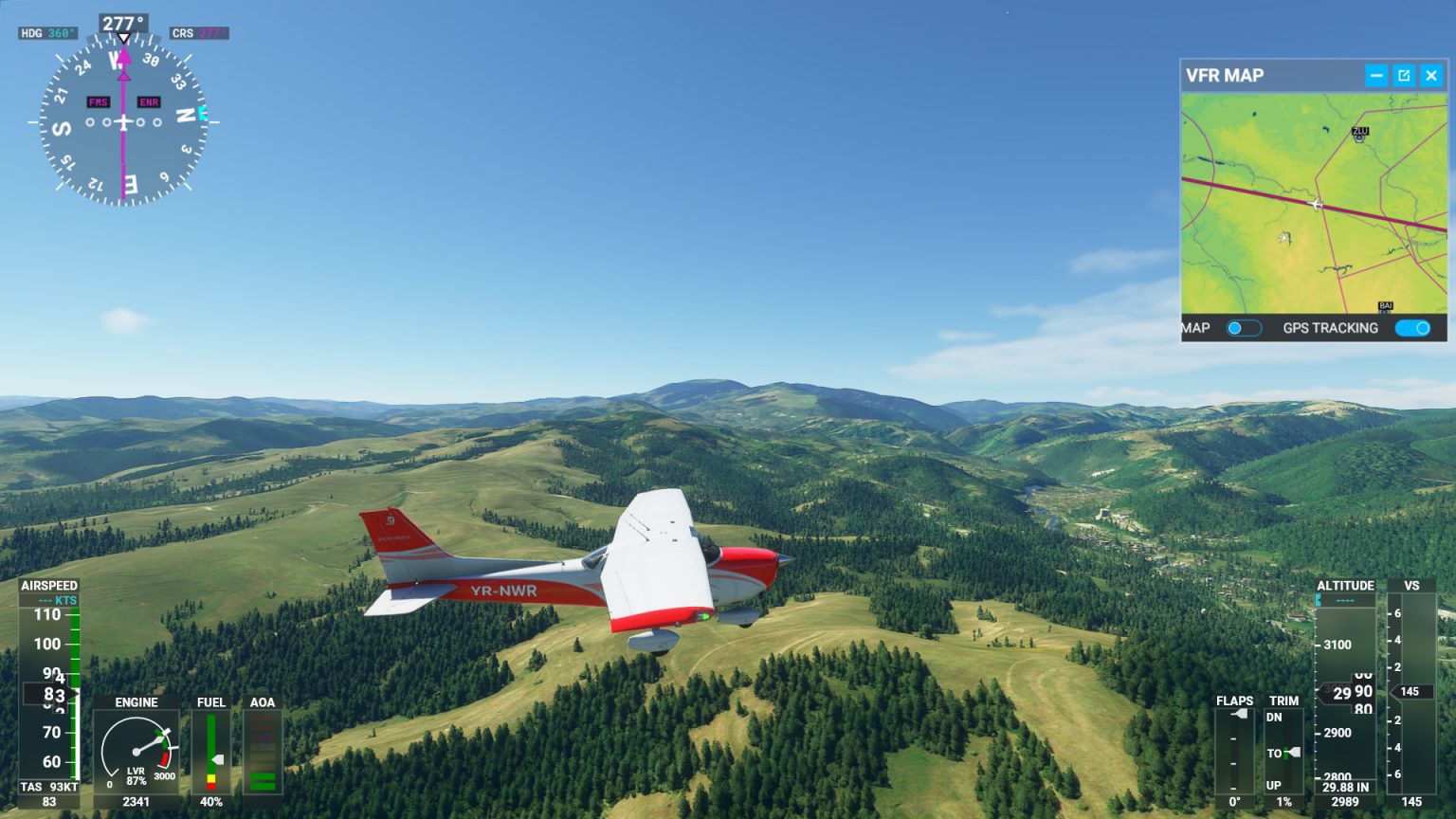
Task: Select the airplane icon on the VFR map
Action: pos(1317,202)
